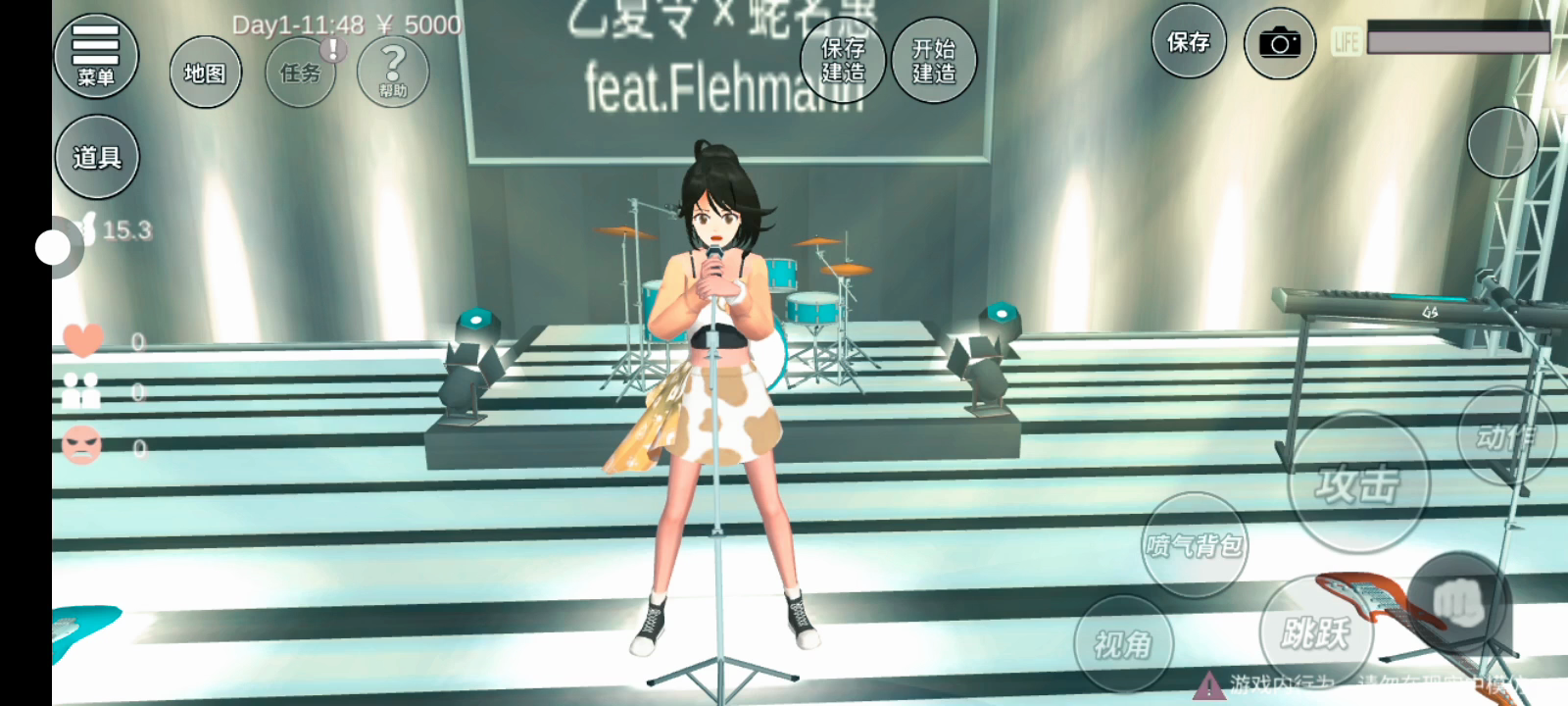
Task: Open the 地图 map button
Action: coord(205,73)
